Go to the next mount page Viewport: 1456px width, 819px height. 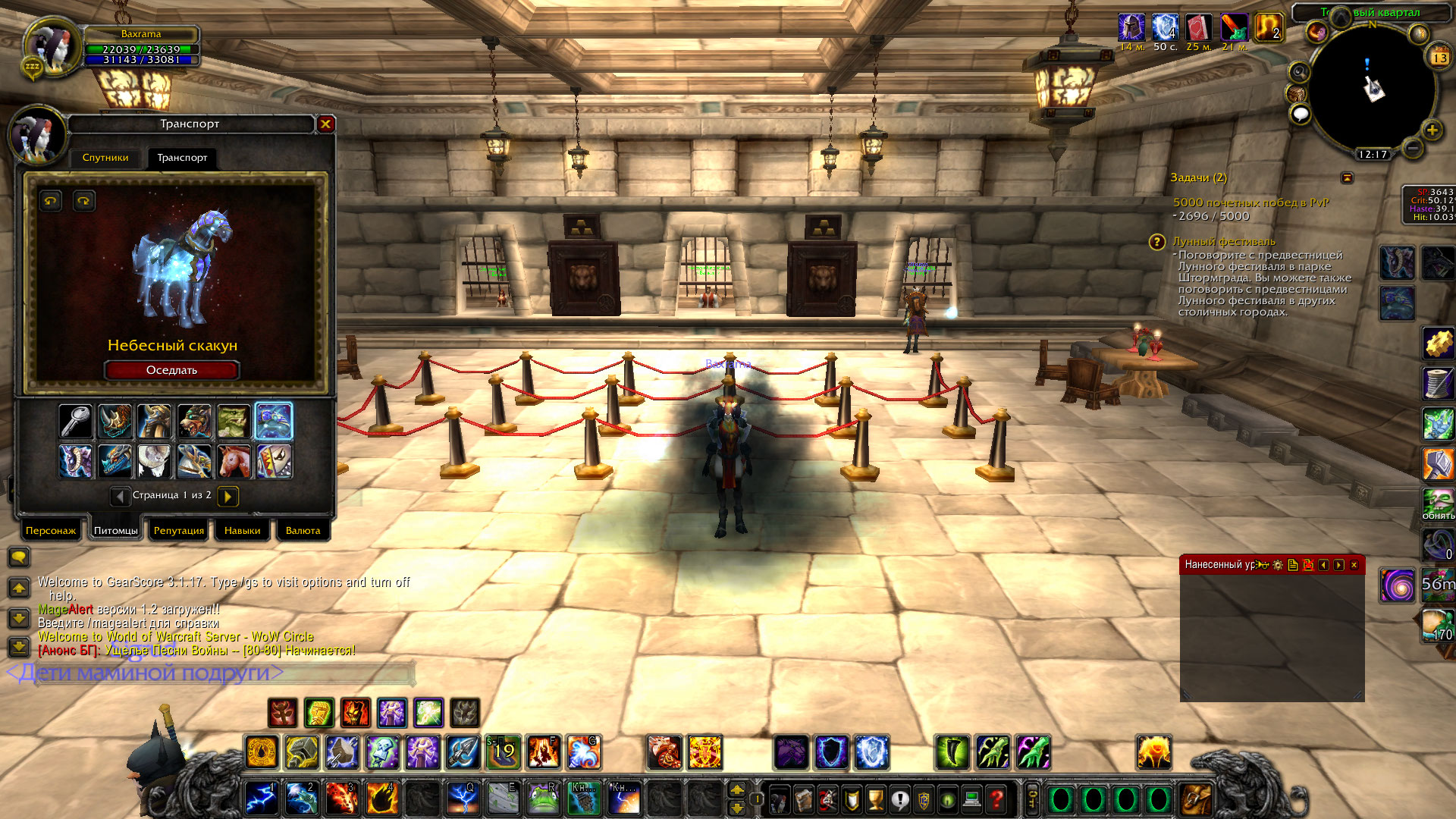click(227, 496)
